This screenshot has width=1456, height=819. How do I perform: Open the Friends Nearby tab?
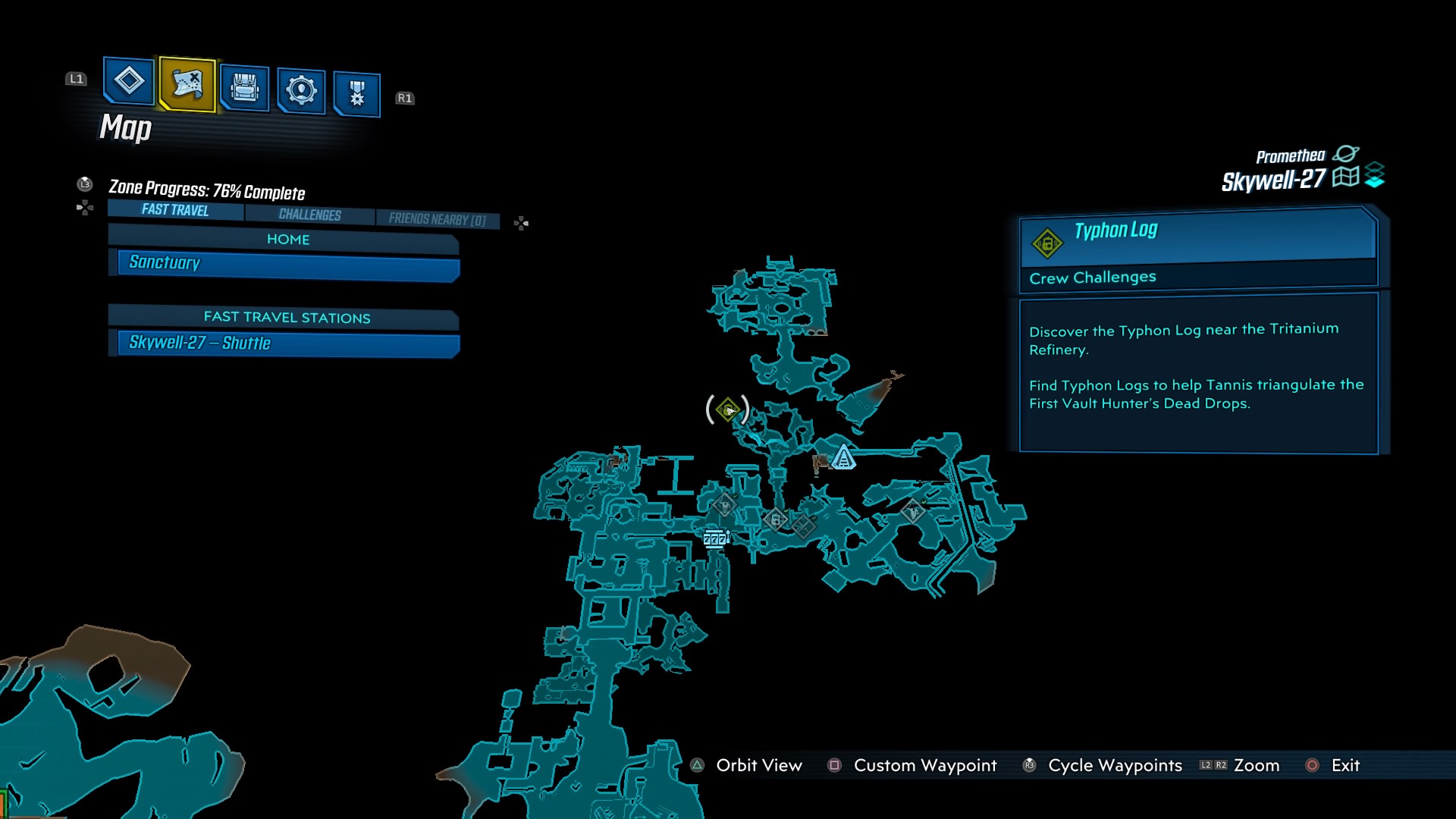(437, 218)
